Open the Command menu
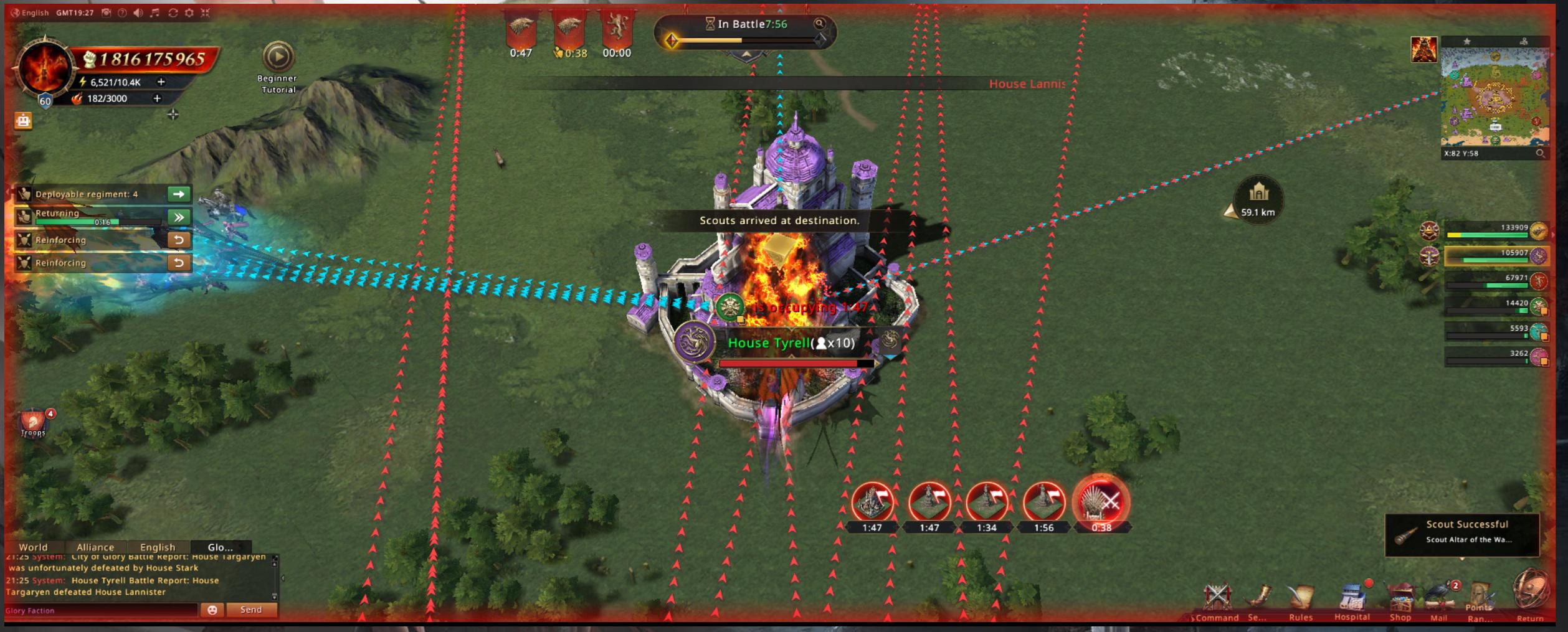The height and width of the screenshot is (632, 1568). pyautogui.click(x=1217, y=599)
